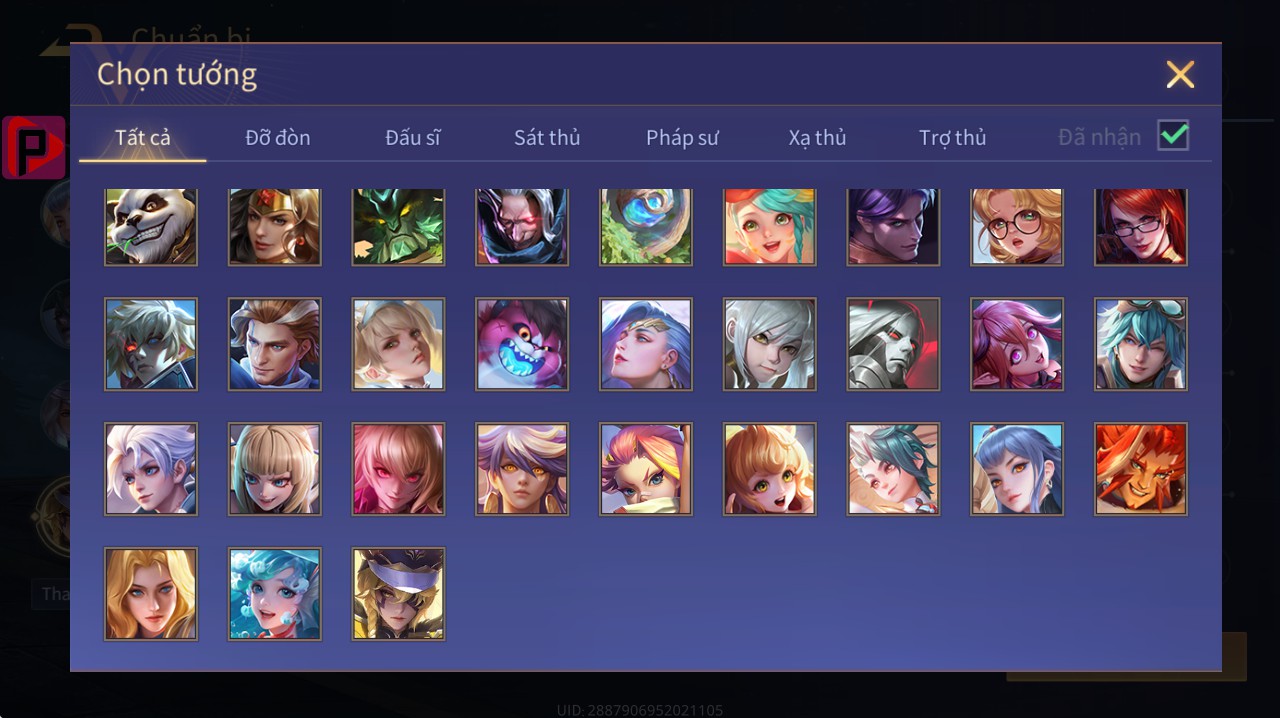The height and width of the screenshot is (718, 1280).
Task: Toggle the Đã nhận checkbox
Action: pos(1173,135)
